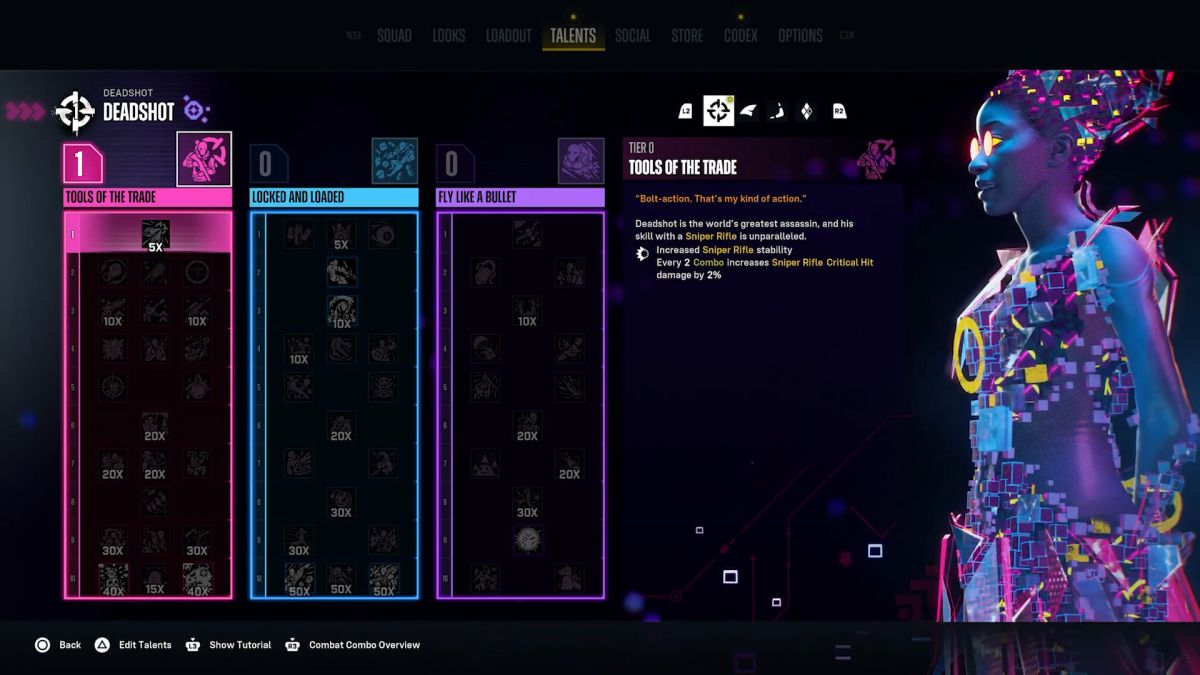Choose the highlighted tier 1 5X talent
Viewport: 1200px width, 675px height.
coord(155,235)
